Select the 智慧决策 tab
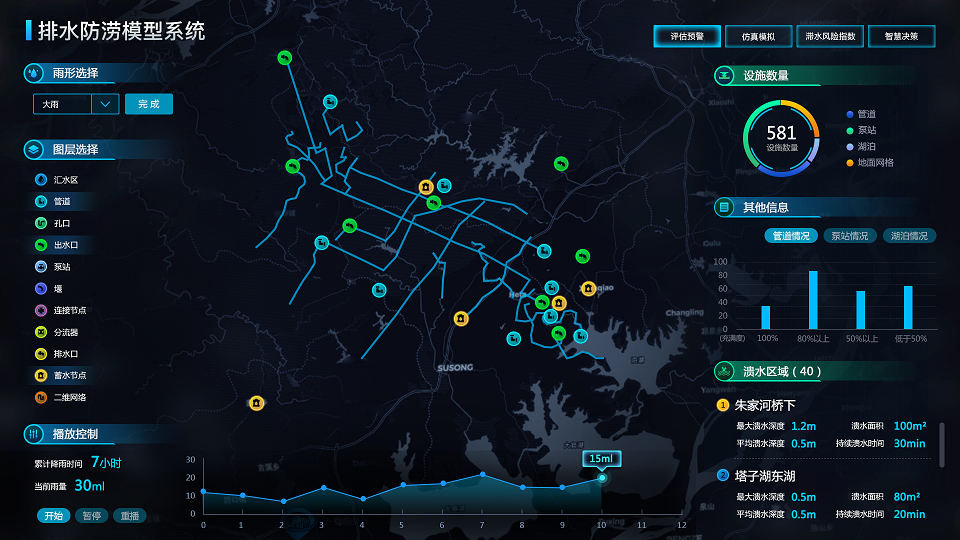 pyautogui.click(x=901, y=36)
